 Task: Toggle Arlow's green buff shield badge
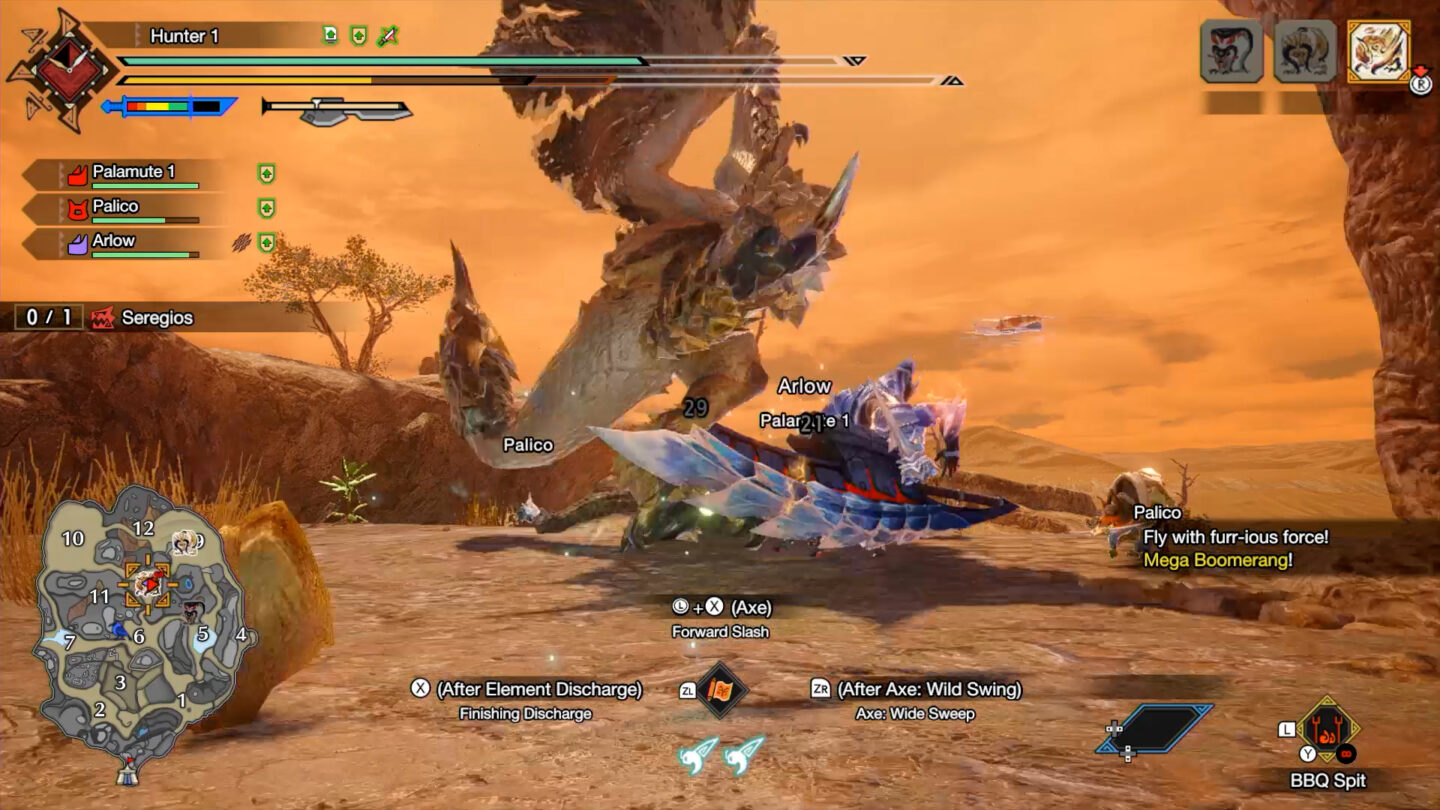click(266, 239)
